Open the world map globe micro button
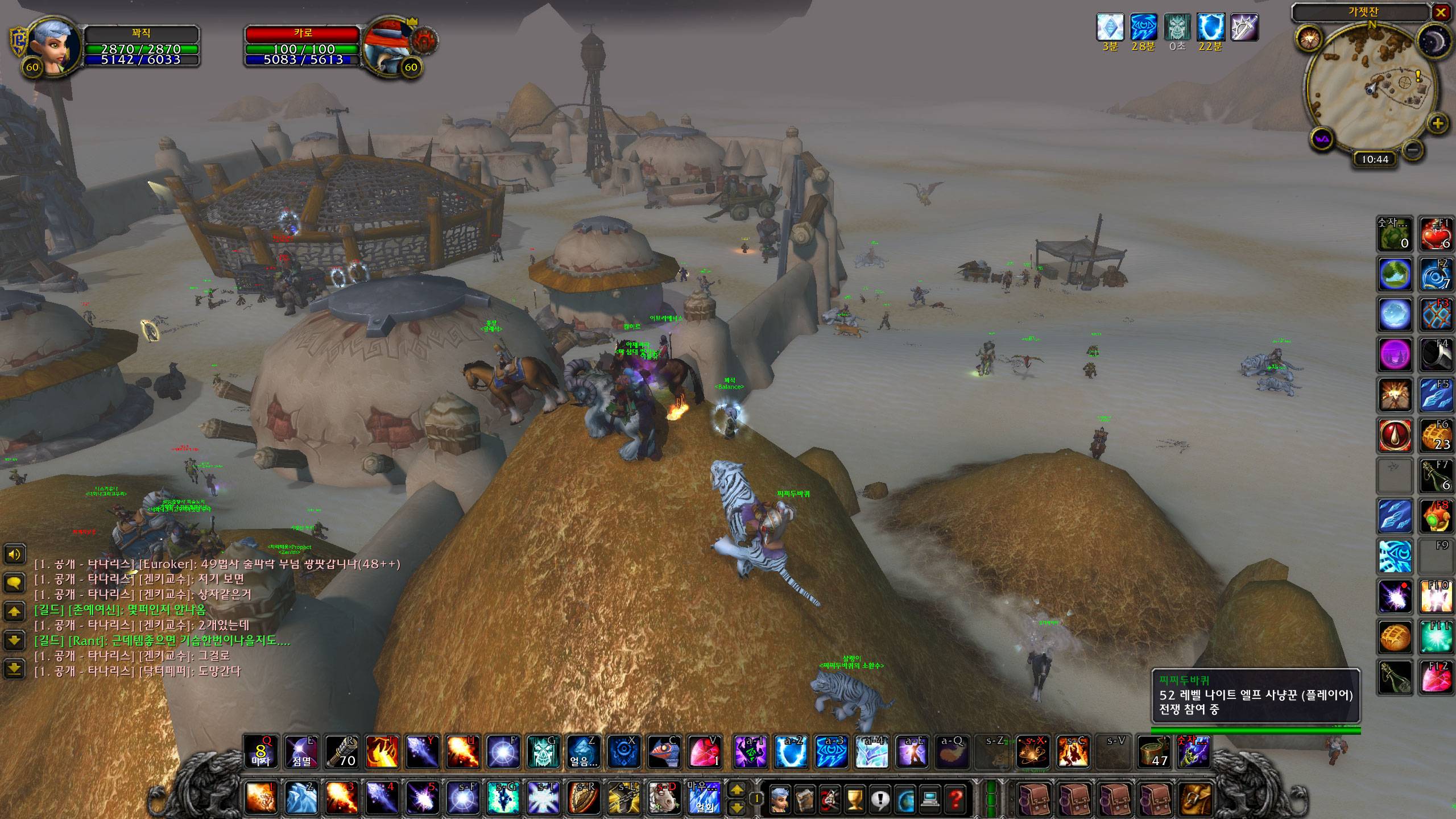1456x819 pixels. pyautogui.click(x=905, y=799)
